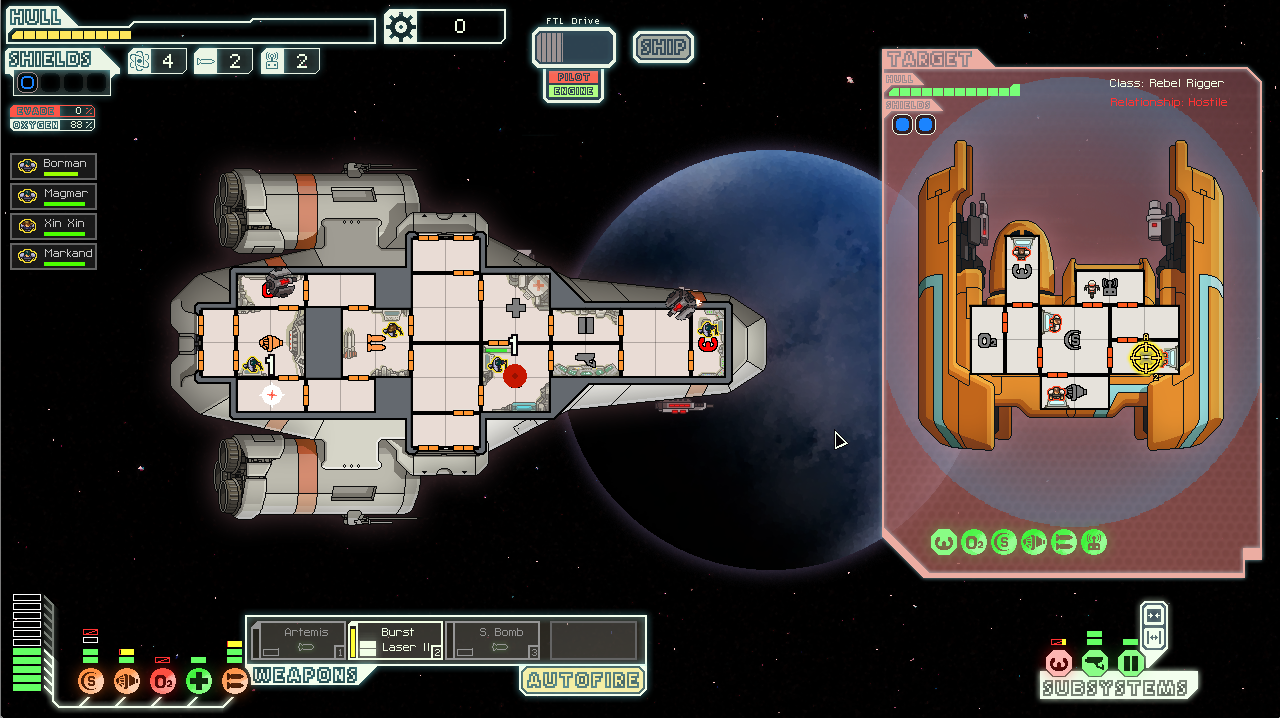1280x718 pixels.
Task: Pick Markand in the crew list
Action: 54,256
